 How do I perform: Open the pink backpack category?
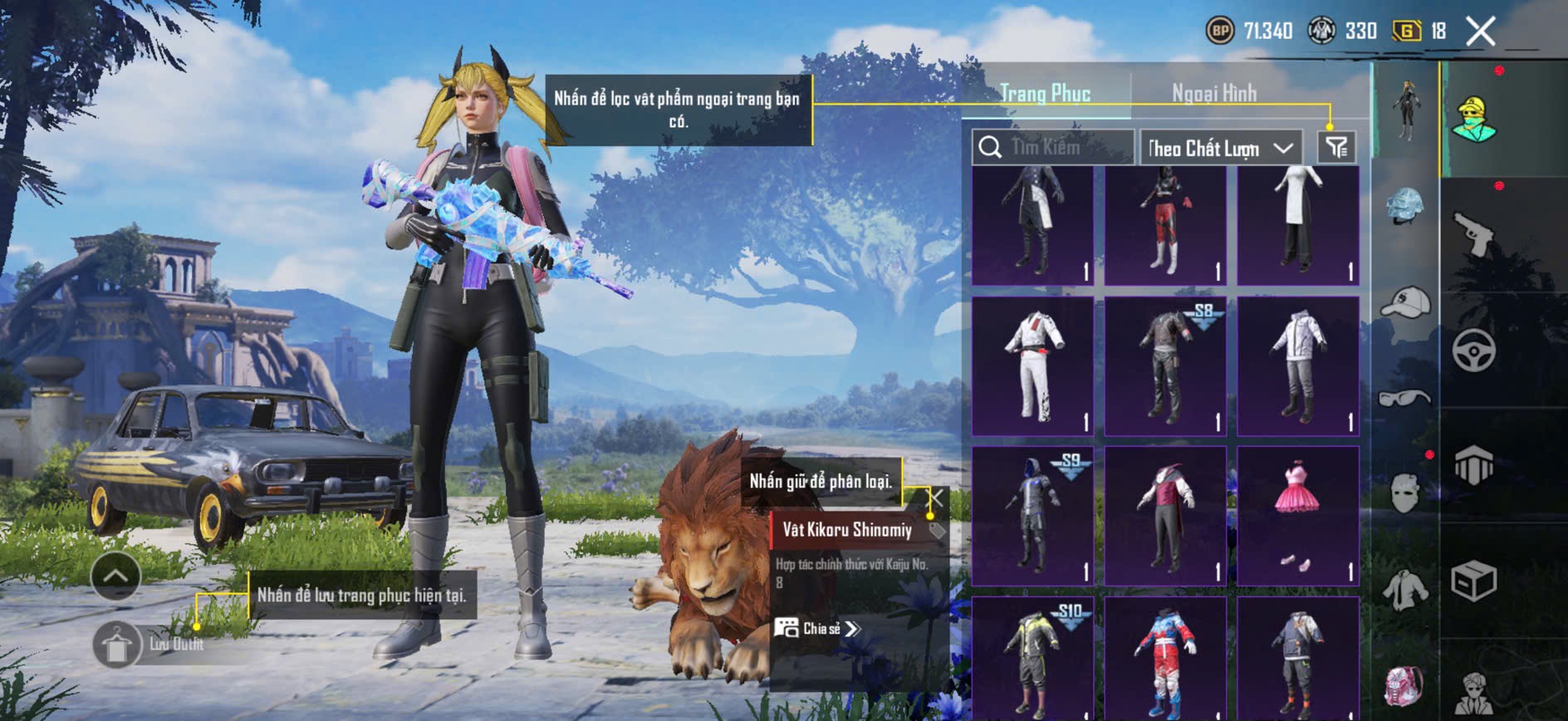tap(1404, 686)
